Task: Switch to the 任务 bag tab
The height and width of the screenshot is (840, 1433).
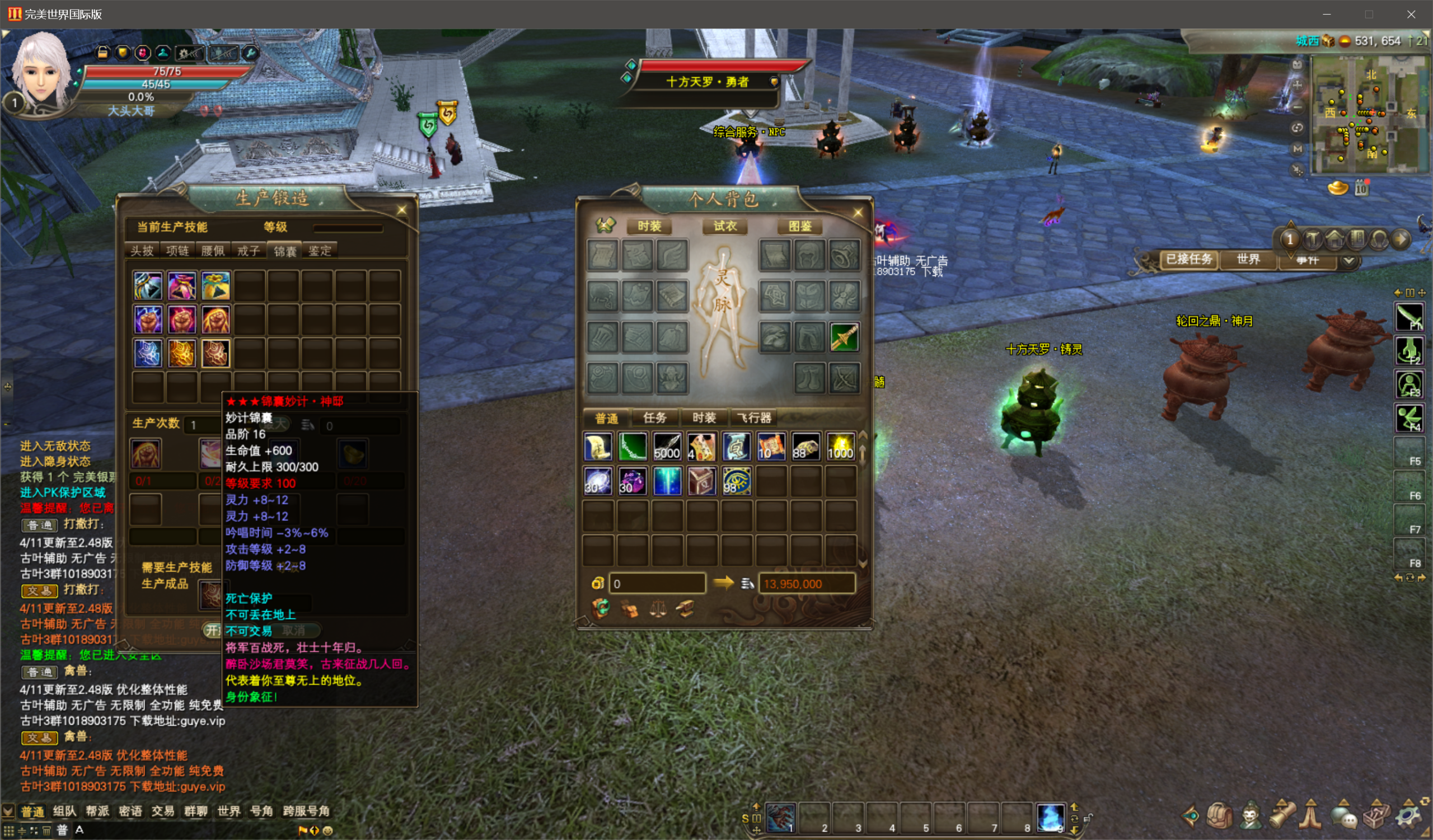Action: point(654,417)
